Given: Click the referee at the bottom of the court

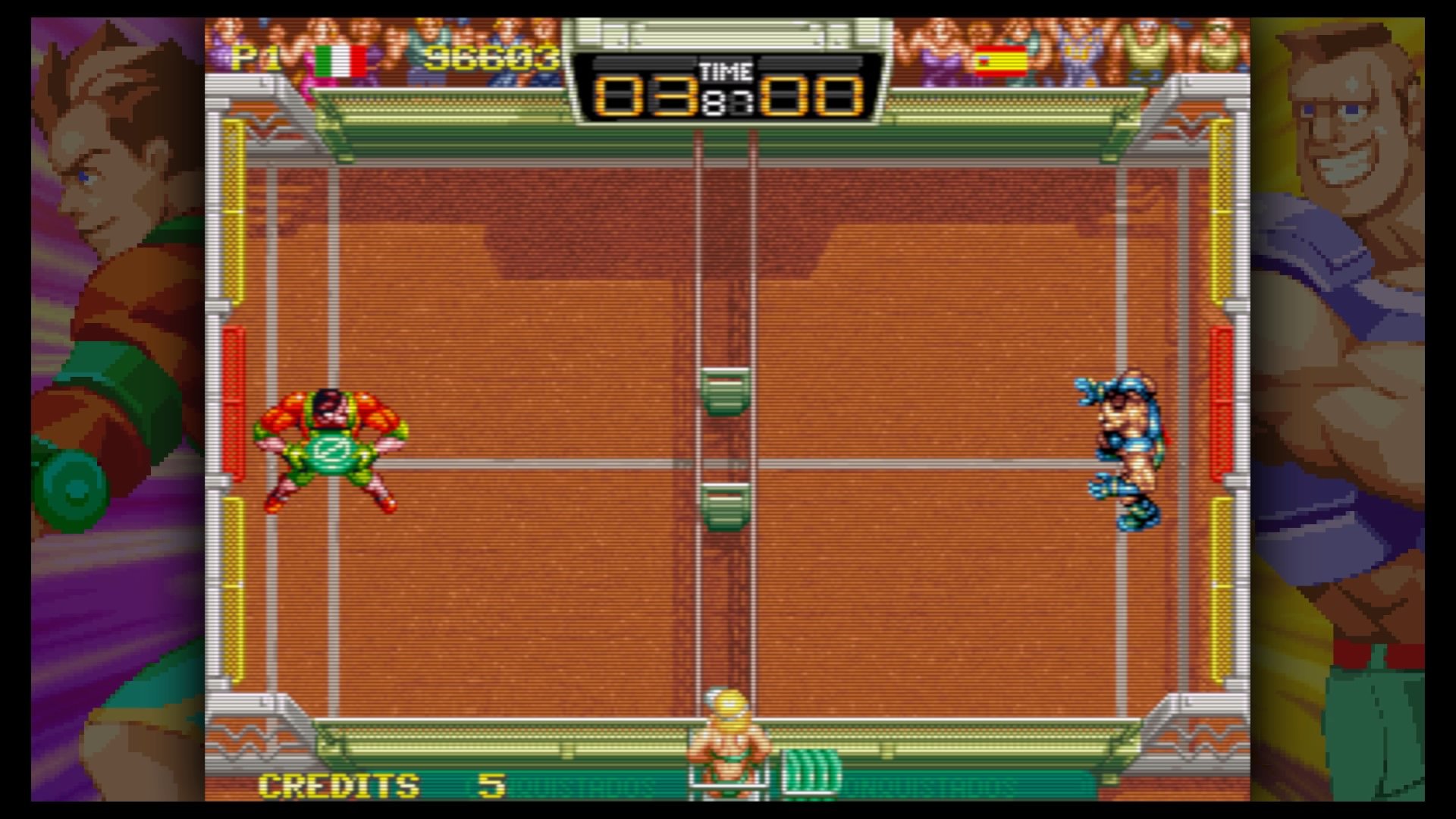Looking at the screenshot, I should coord(730,739).
